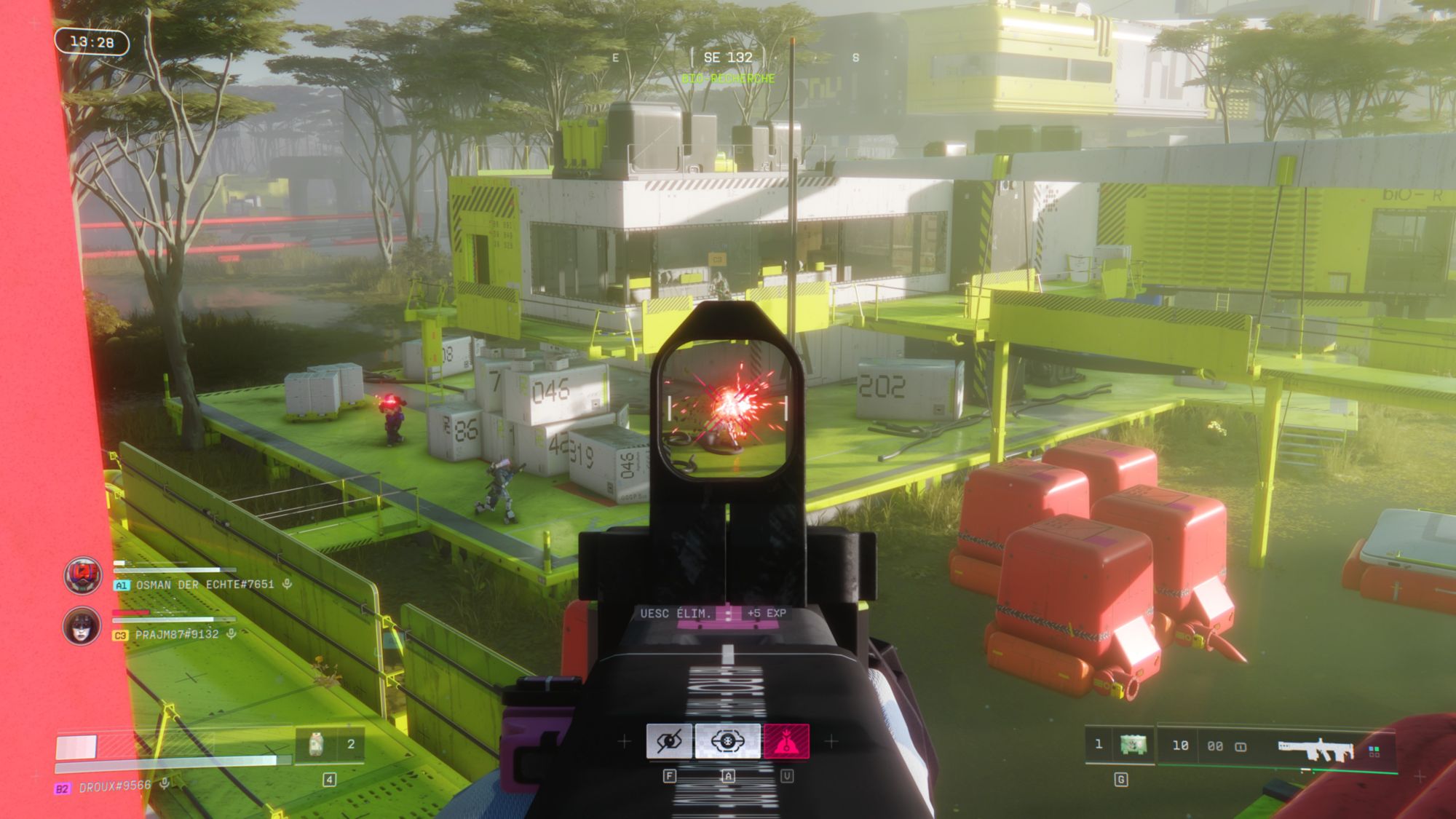The image size is (1456, 819).
Task: Toggle microphone icon beside DROUX#9566
Action: [x=165, y=783]
